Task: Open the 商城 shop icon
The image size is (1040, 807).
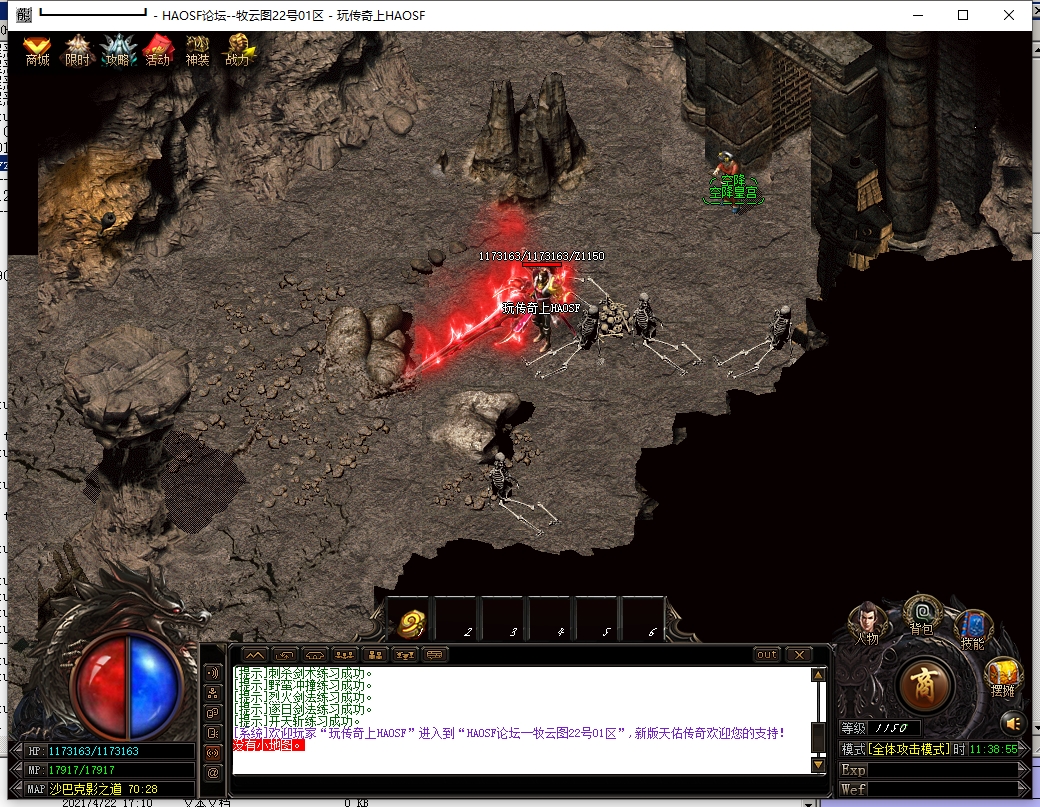Action: (x=37, y=48)
